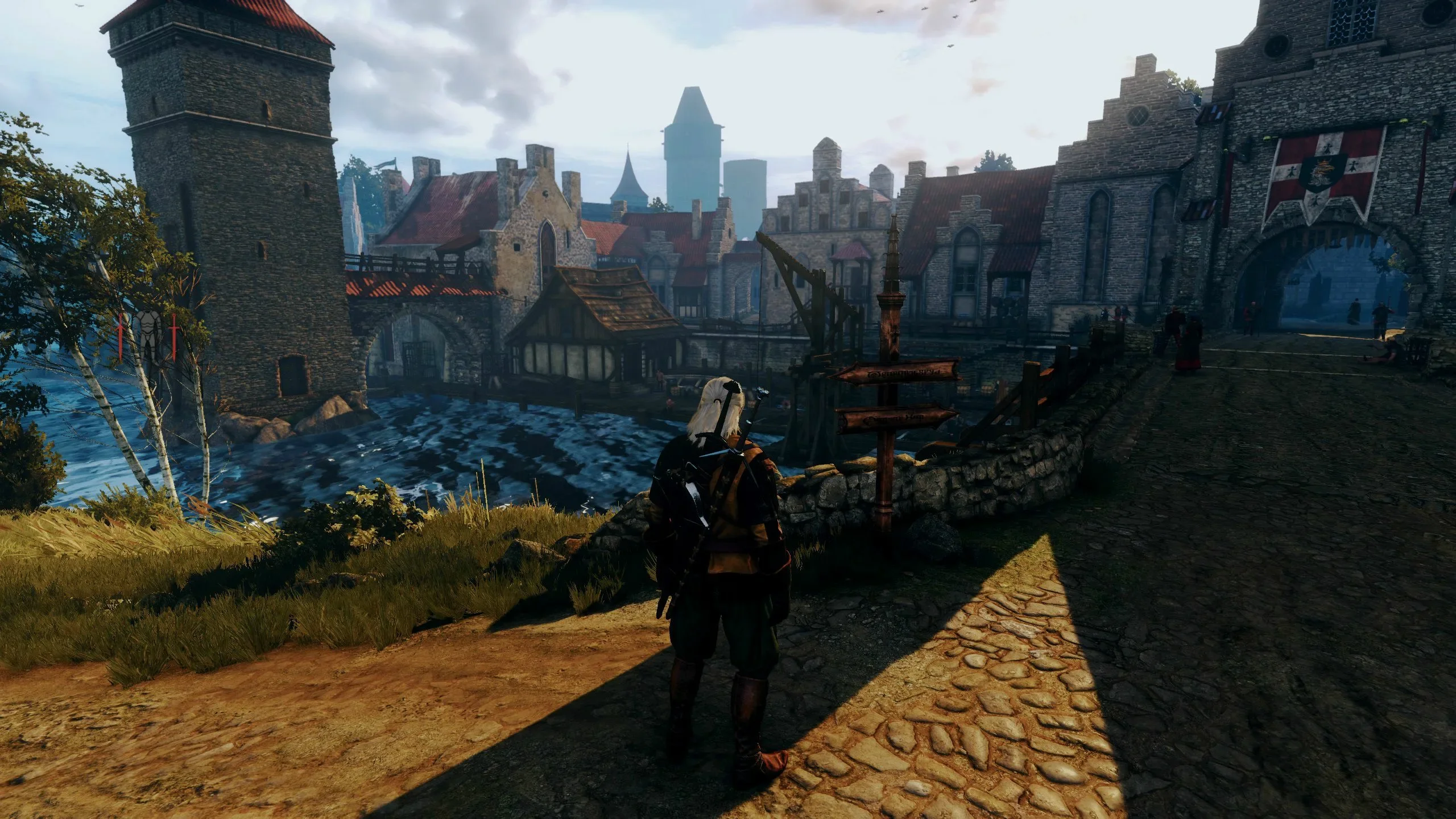Viewport: 1456px width, 819px height.
Task: Select the red sword icon with straight crossguard
Action: pyautogui.click(x=174, y=336)
